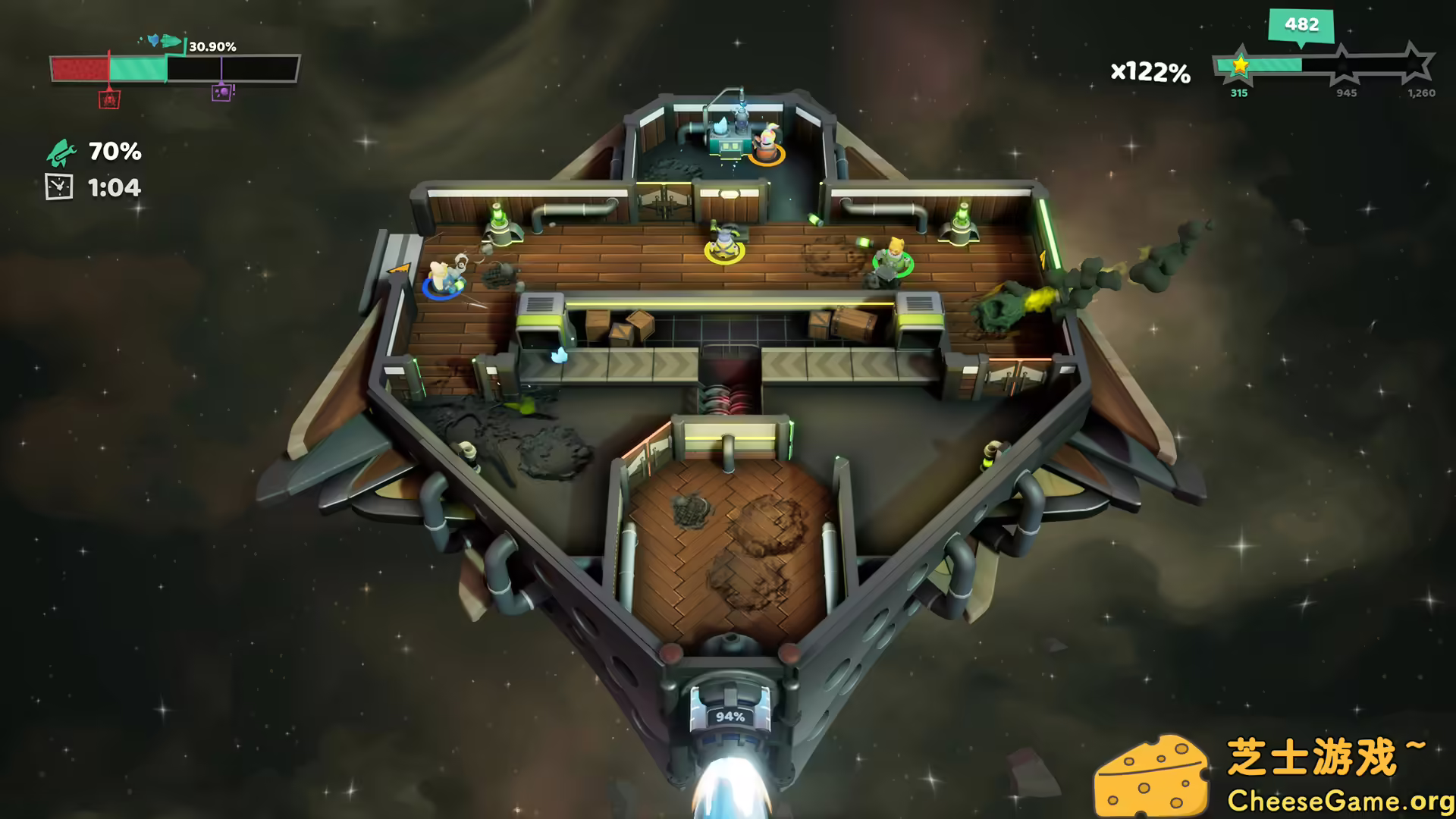Click the x122% multiplier label

point(1150,73)
